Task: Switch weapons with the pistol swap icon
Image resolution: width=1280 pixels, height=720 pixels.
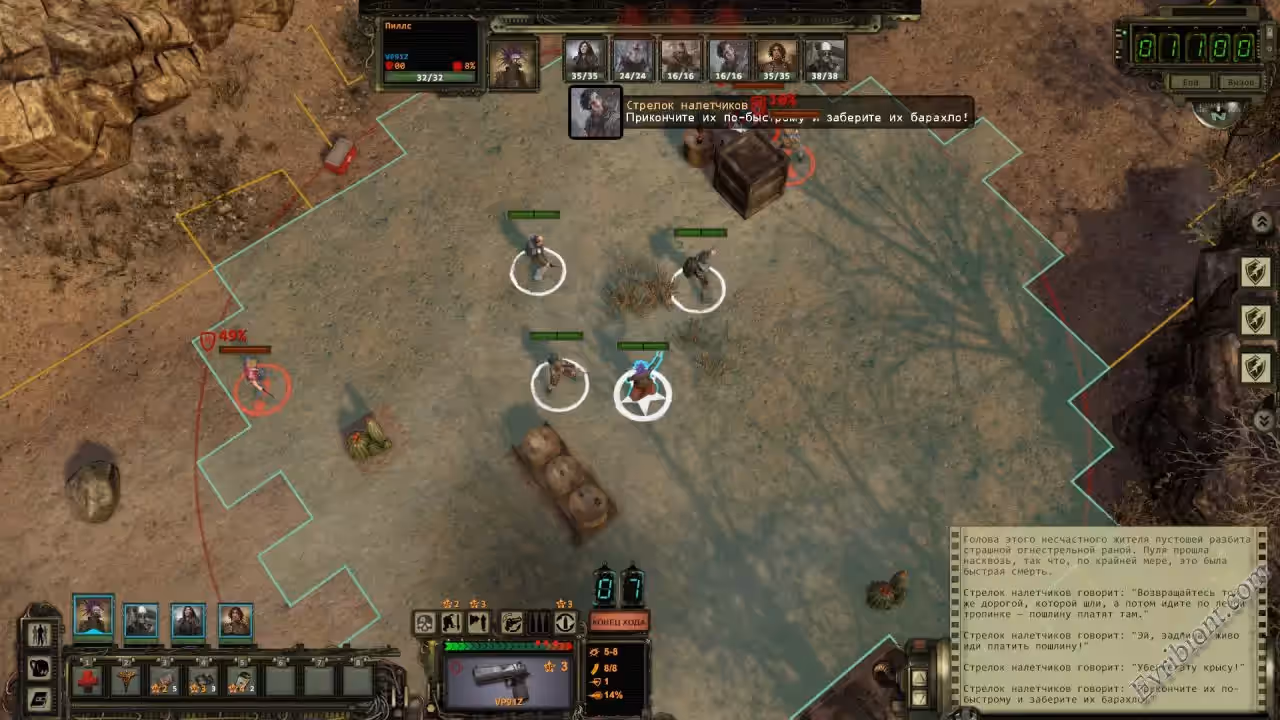Action: [x=512, y=623]
